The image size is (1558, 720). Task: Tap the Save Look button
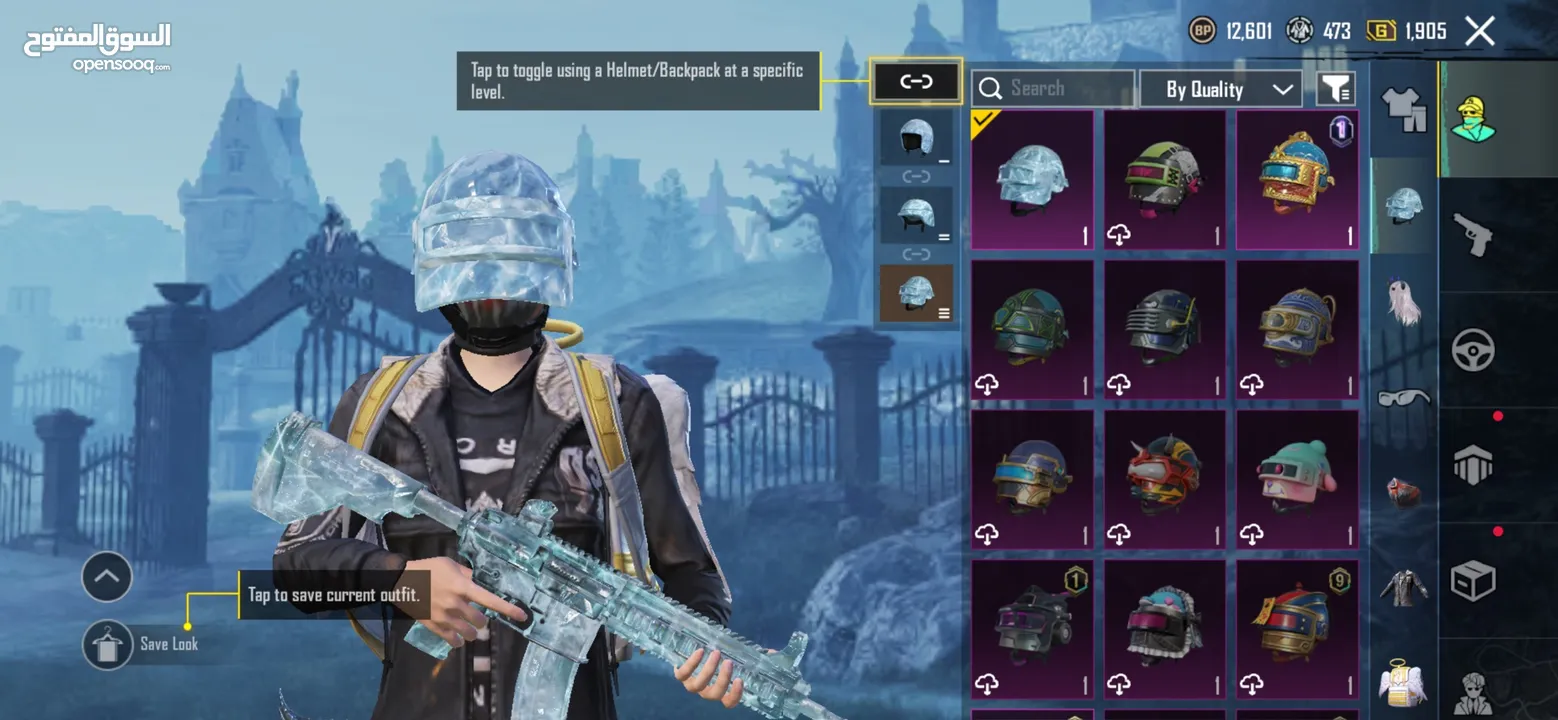coord(108,644)
